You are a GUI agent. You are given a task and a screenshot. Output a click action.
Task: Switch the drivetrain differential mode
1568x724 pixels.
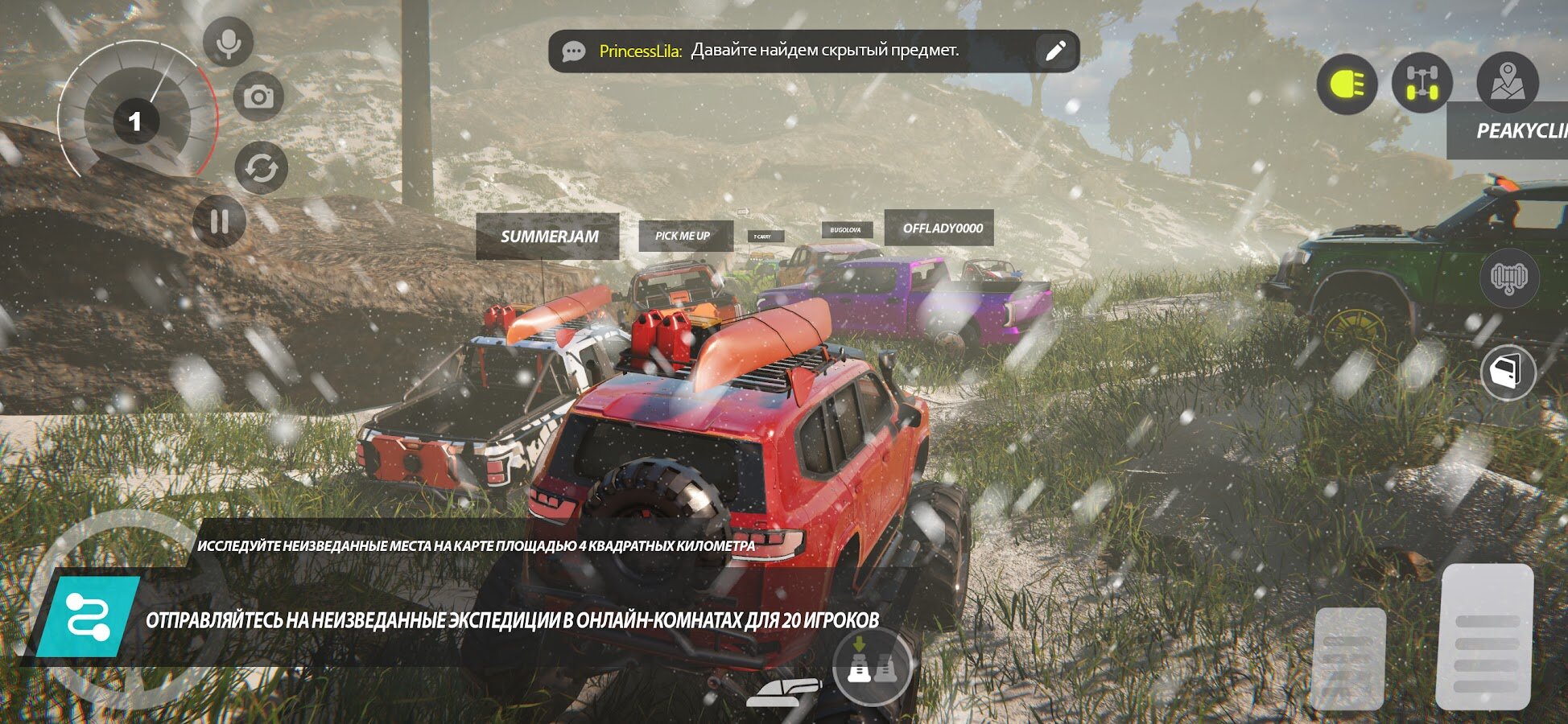coord(1422,84)
